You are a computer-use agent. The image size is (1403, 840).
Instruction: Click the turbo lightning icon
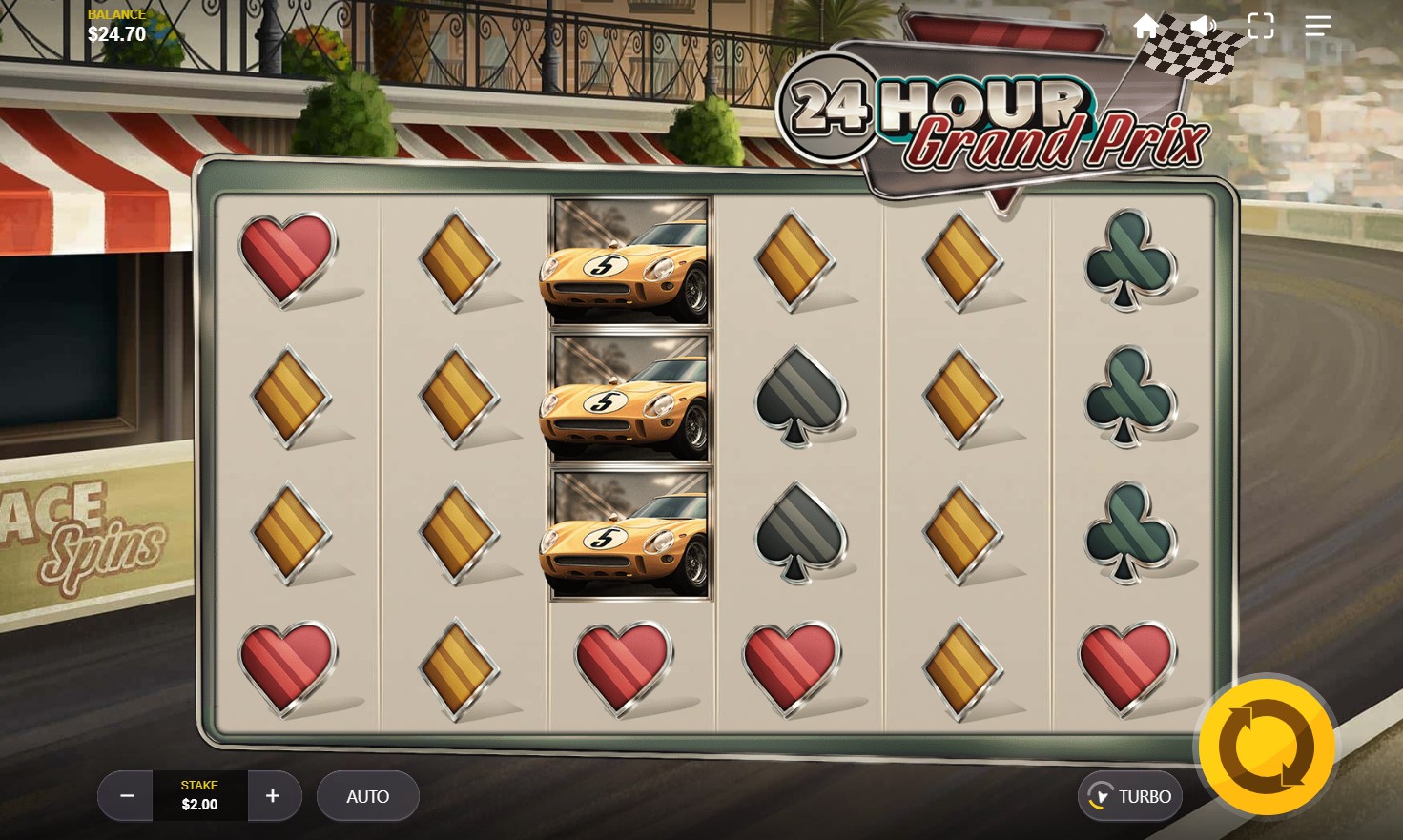coord(1102,796)
